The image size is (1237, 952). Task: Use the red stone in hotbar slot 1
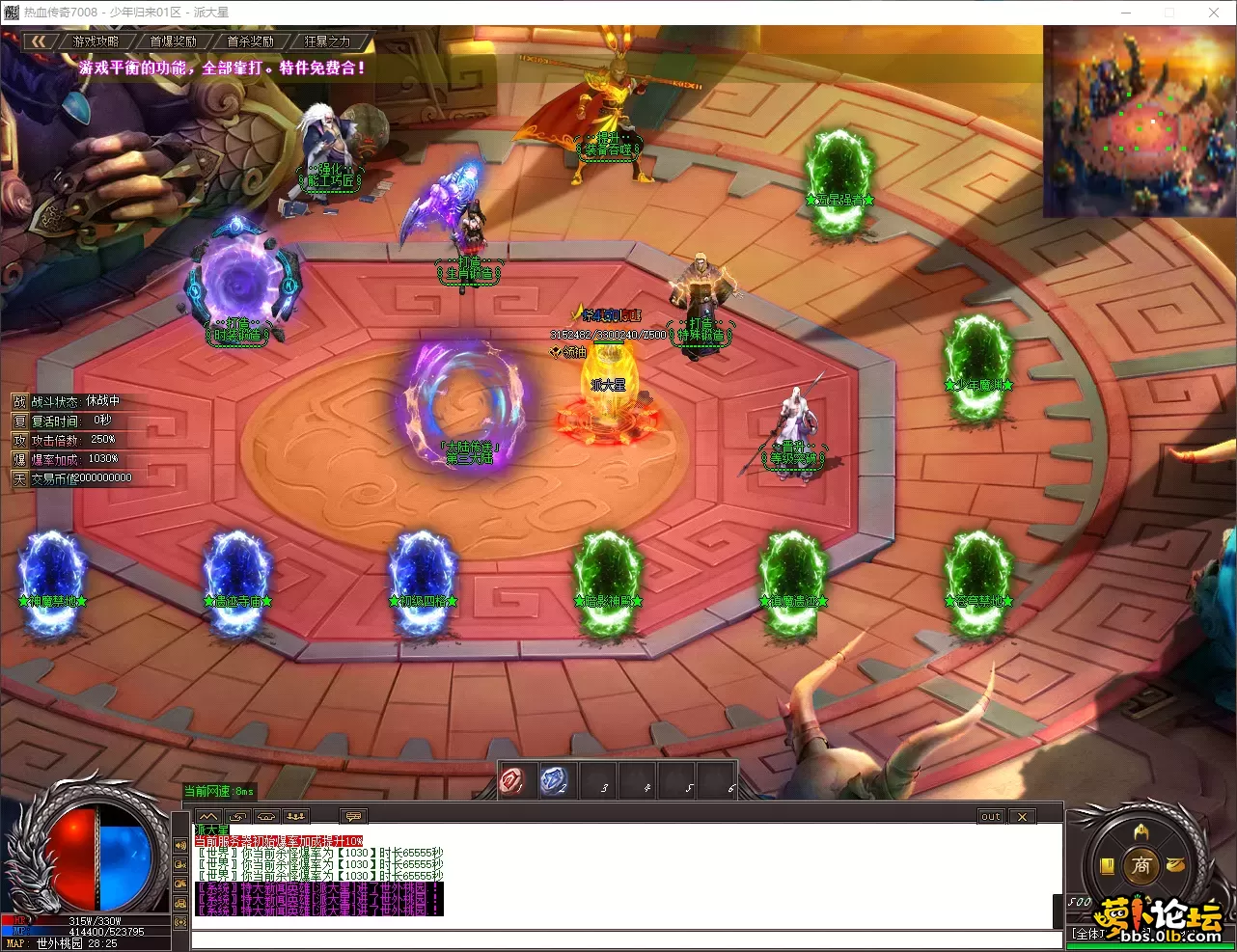click(513, 779)
